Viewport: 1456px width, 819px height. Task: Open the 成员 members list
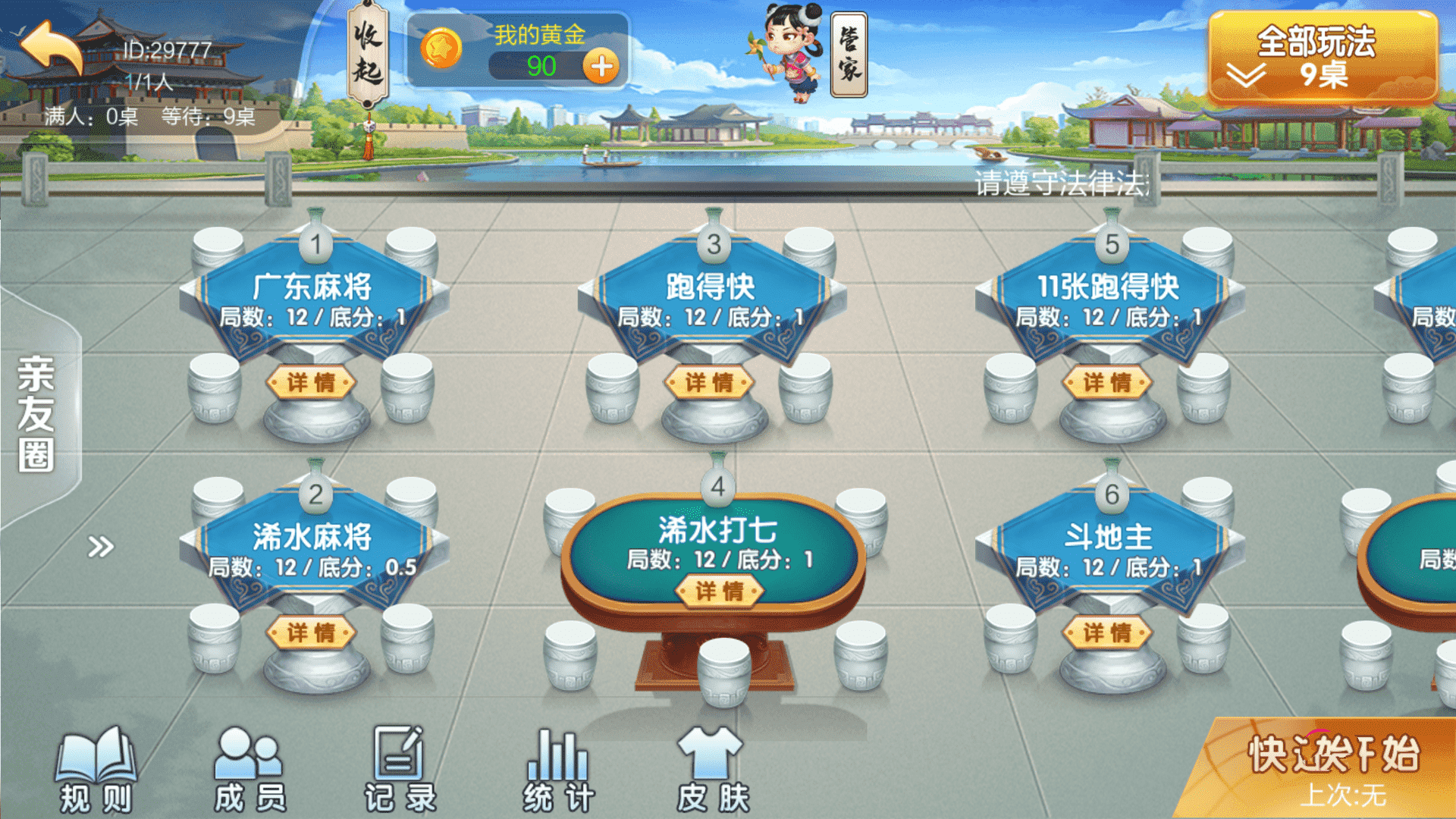[249, 770]
